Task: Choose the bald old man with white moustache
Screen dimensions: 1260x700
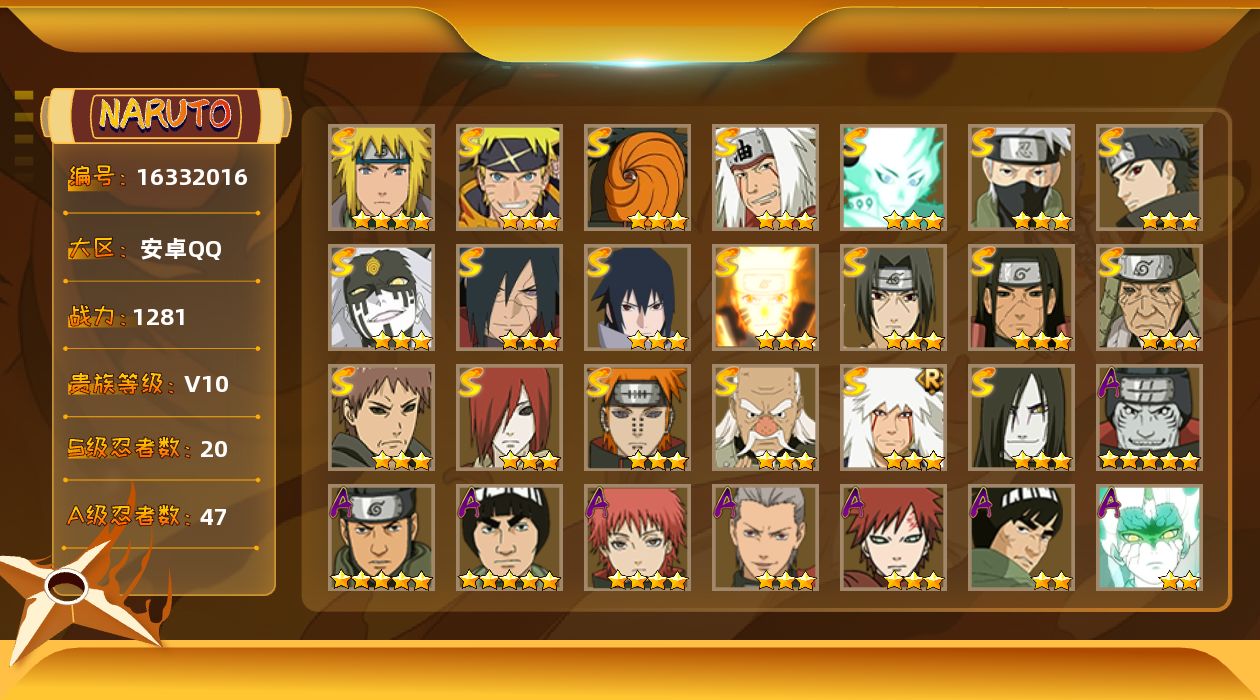Action: tap(765, 417)
